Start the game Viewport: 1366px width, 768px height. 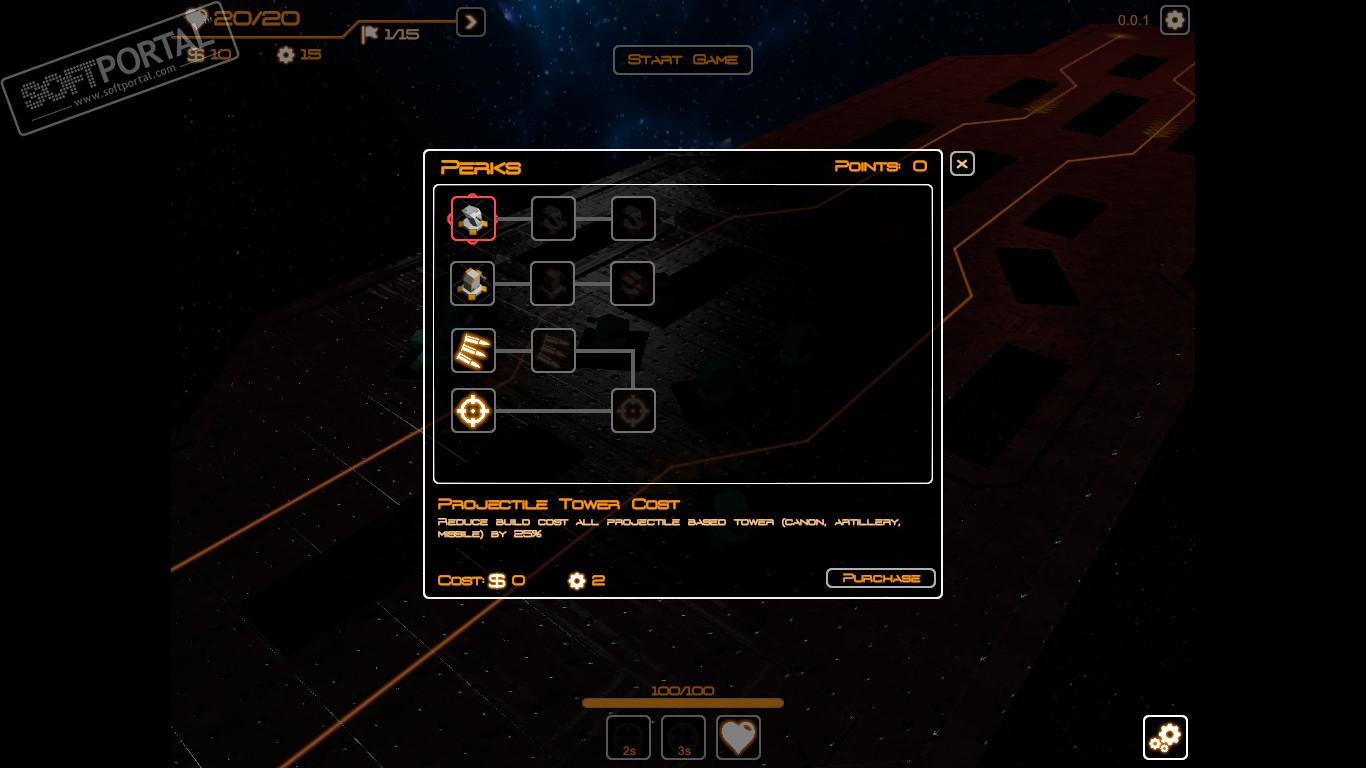[682, 60]
